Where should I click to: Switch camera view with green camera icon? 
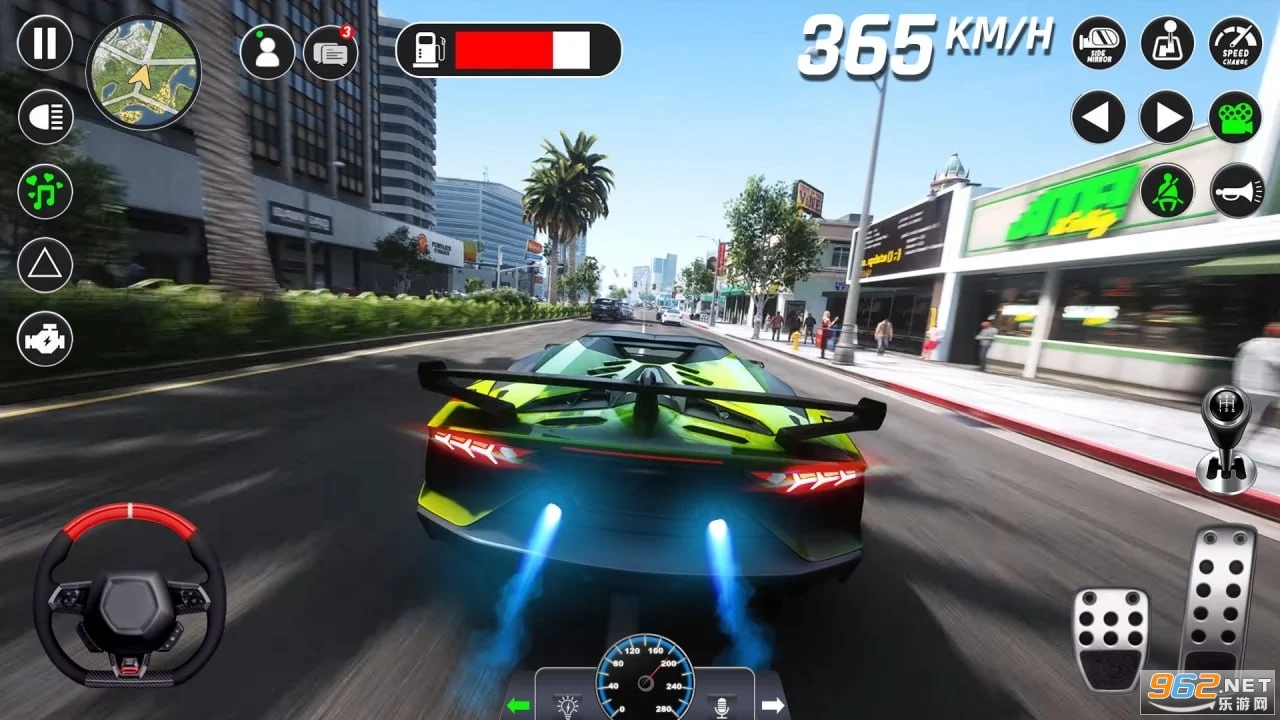(1235, 117)
